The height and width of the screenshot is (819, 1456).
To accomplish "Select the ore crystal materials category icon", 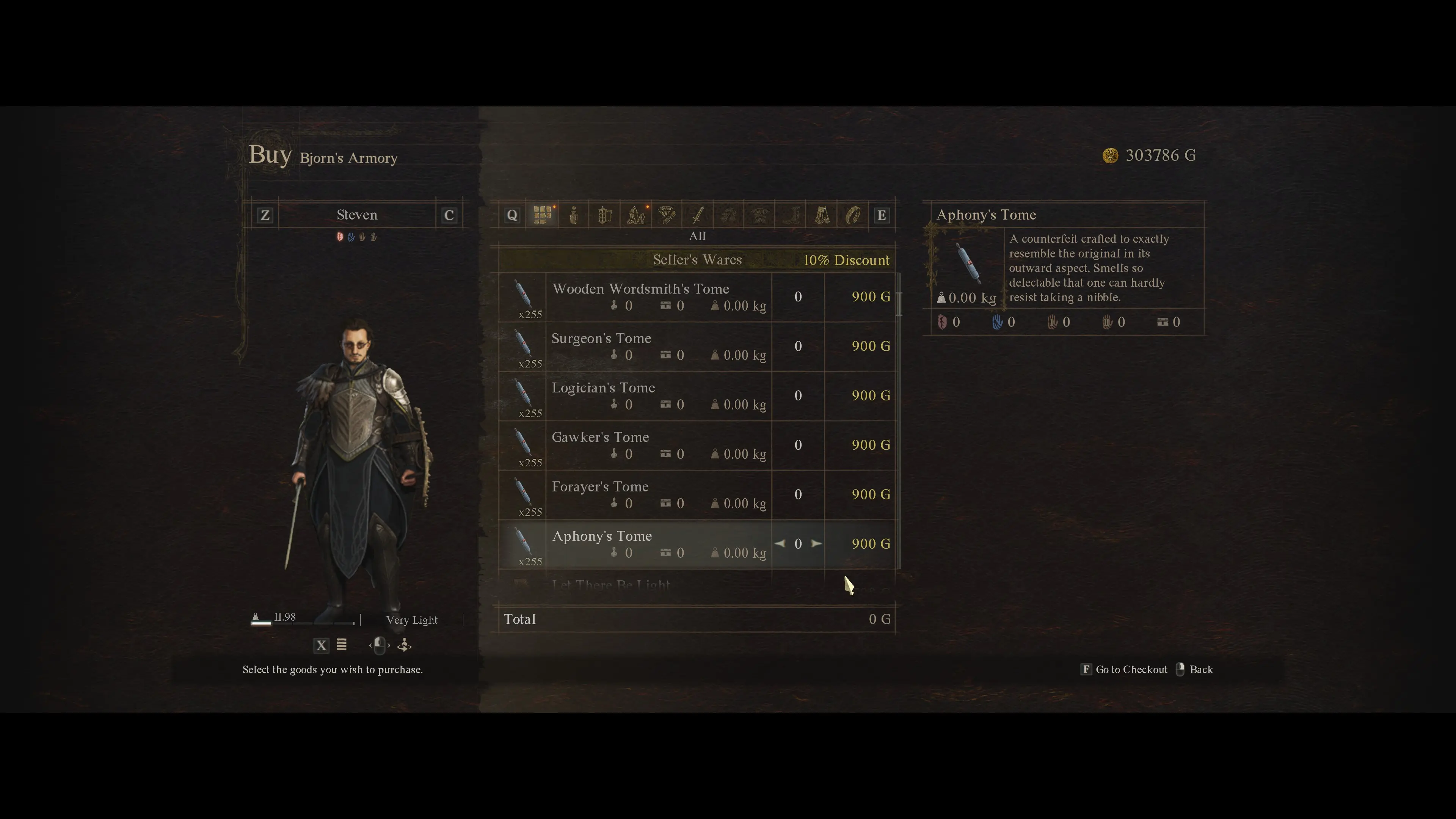I will pos(636,215).
